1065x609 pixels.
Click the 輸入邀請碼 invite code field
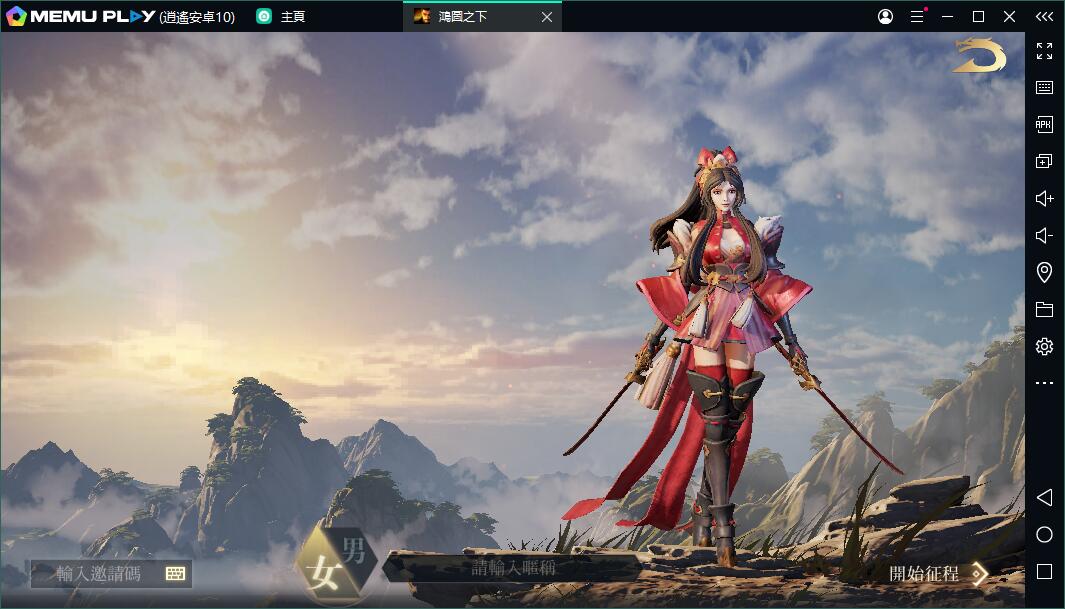click(x=100, y=574)
